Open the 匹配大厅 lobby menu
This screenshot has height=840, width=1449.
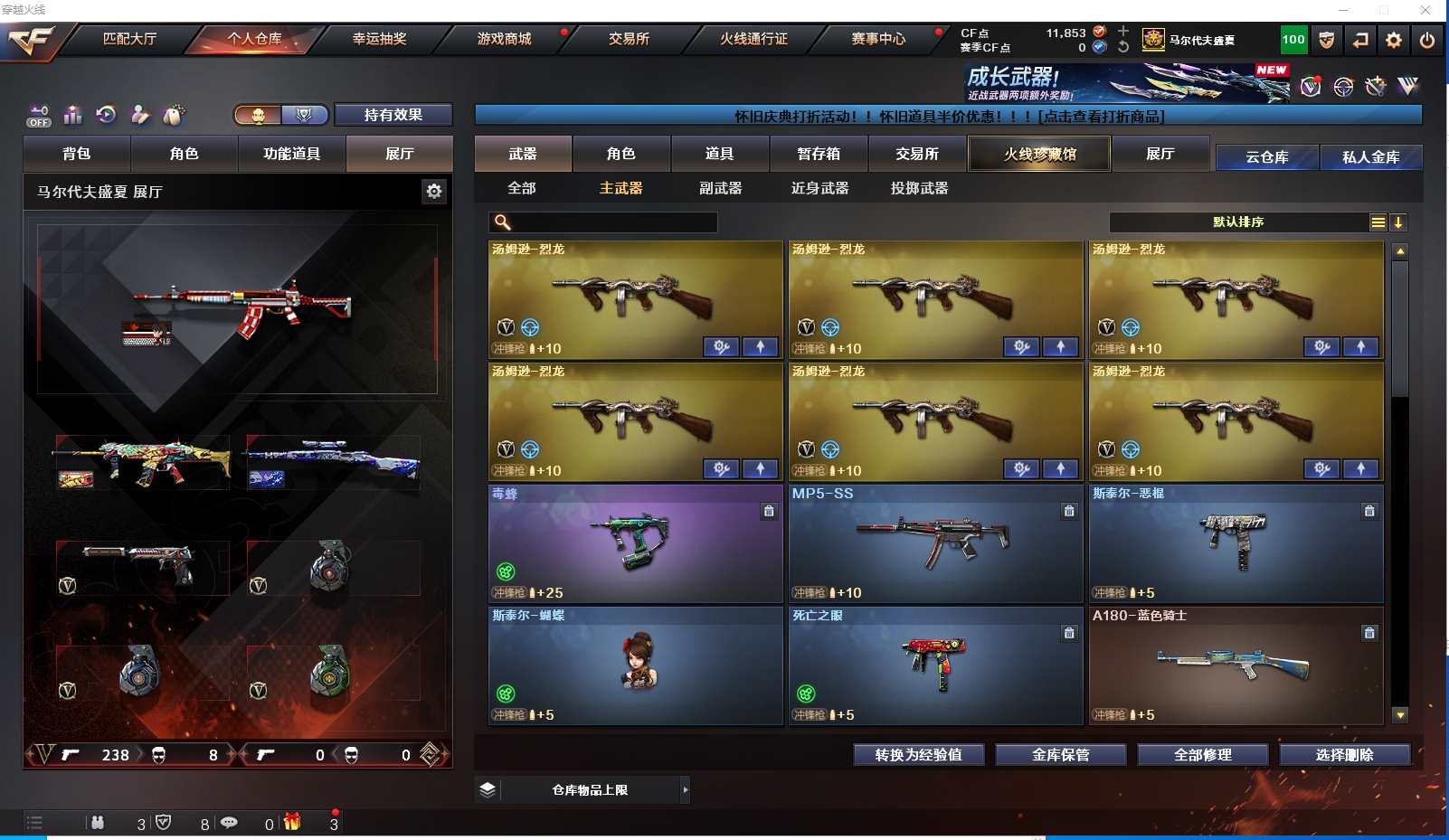pos(129,39)
